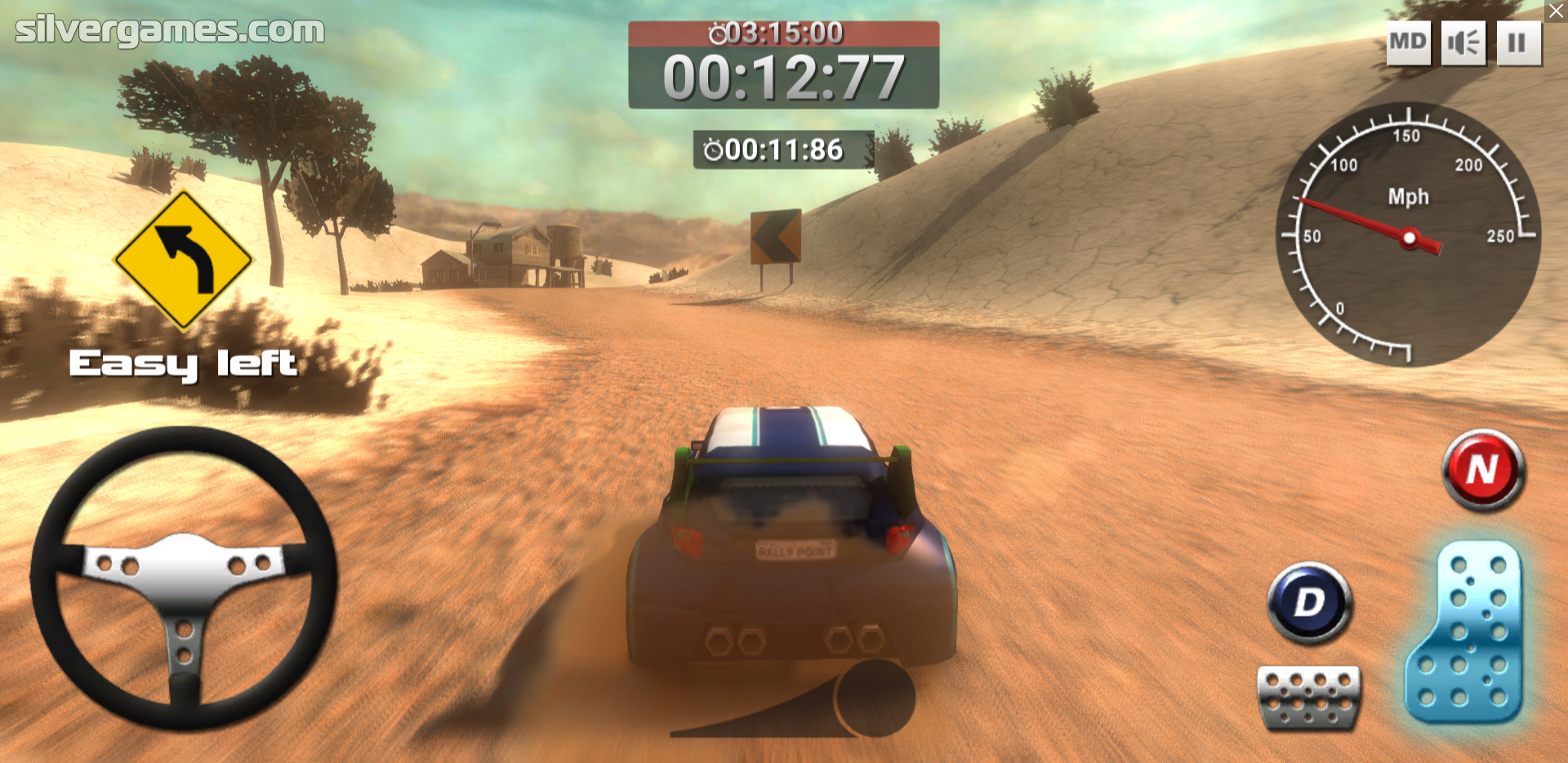Visit the silvergames.com link
Image resolution: width=1568 pixels, height=763 pixels.
coord(170,30)
